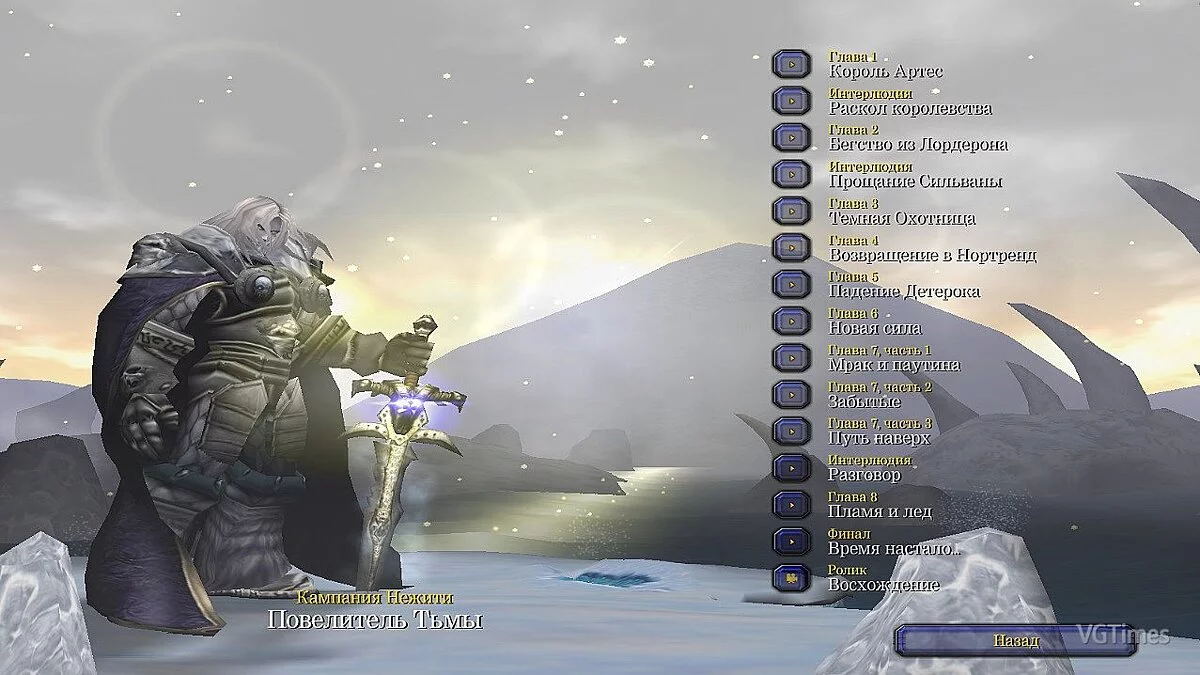Select chapter 4 'Возвращение в Нортренд'
The height and width of the screenshot is (675, 1200).
click(x=791, y=247)
